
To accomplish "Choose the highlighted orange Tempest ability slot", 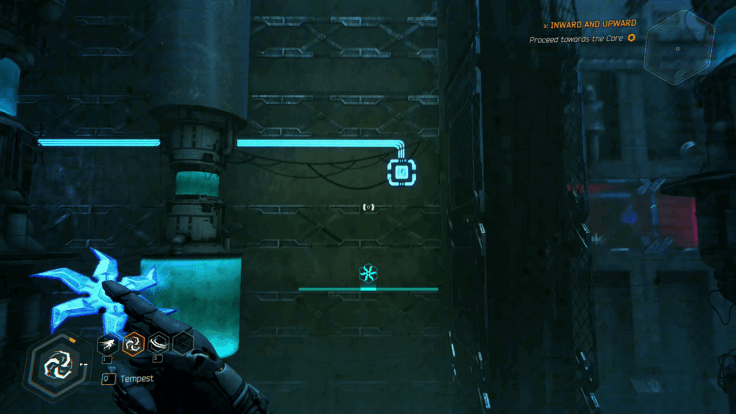I will coord(132,344).
